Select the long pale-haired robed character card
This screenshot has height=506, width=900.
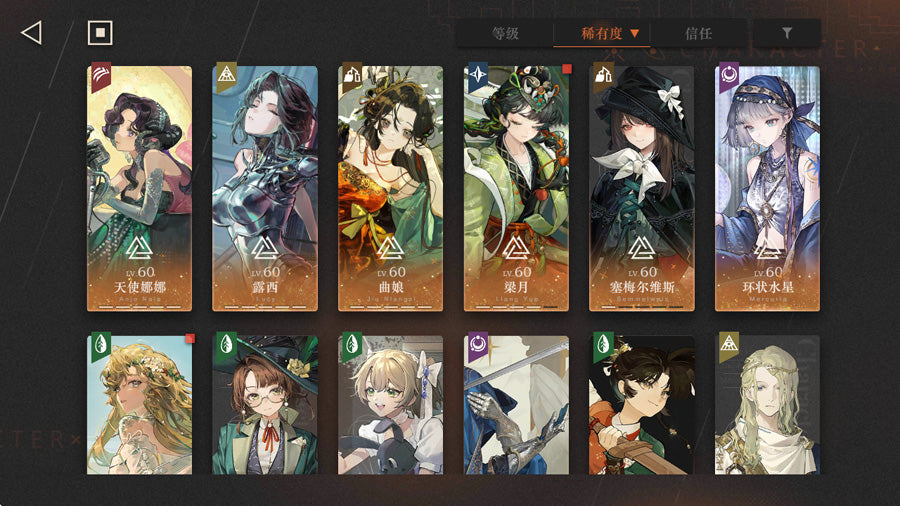[768, 404]
